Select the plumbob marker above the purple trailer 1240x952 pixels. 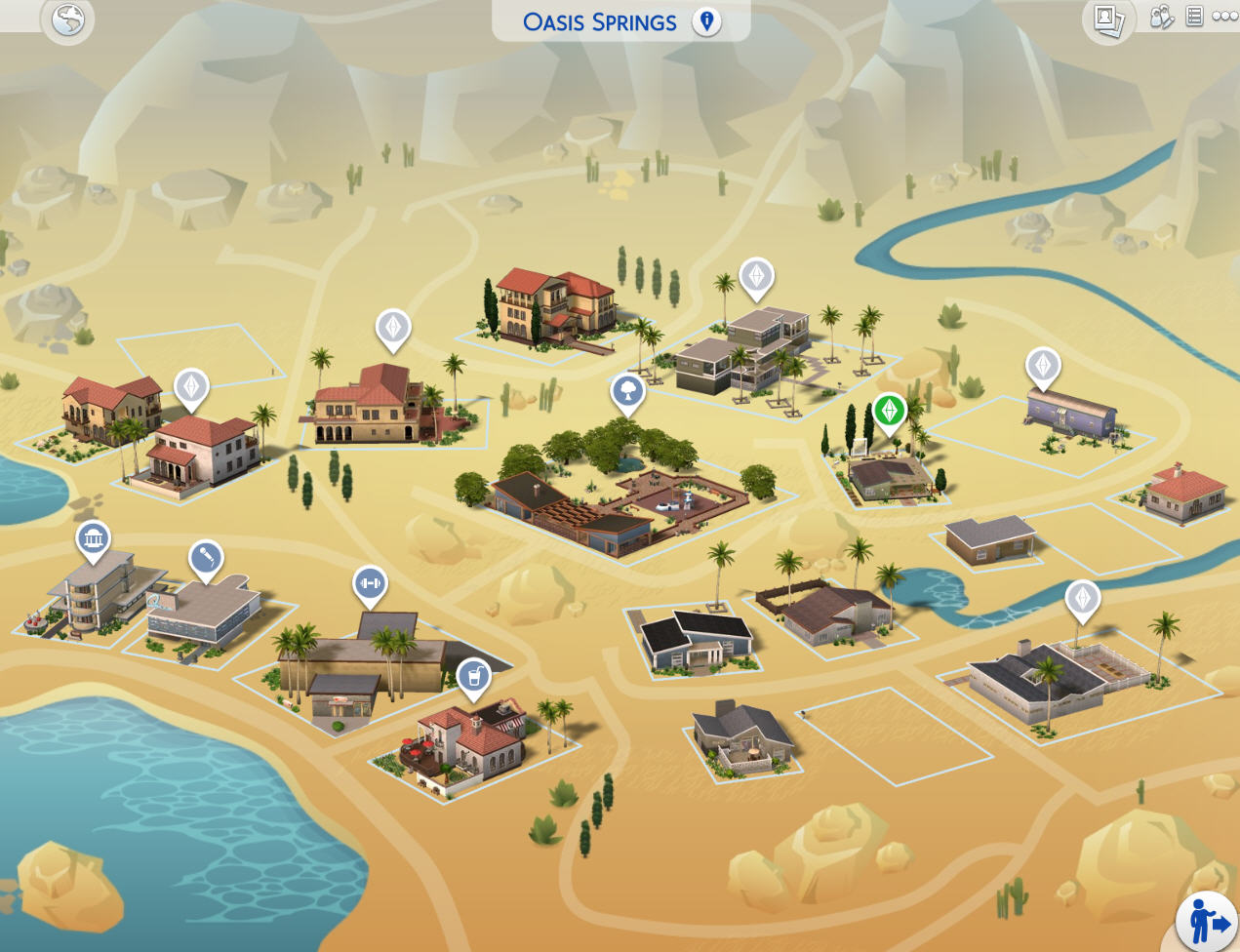pos(1043,366)
